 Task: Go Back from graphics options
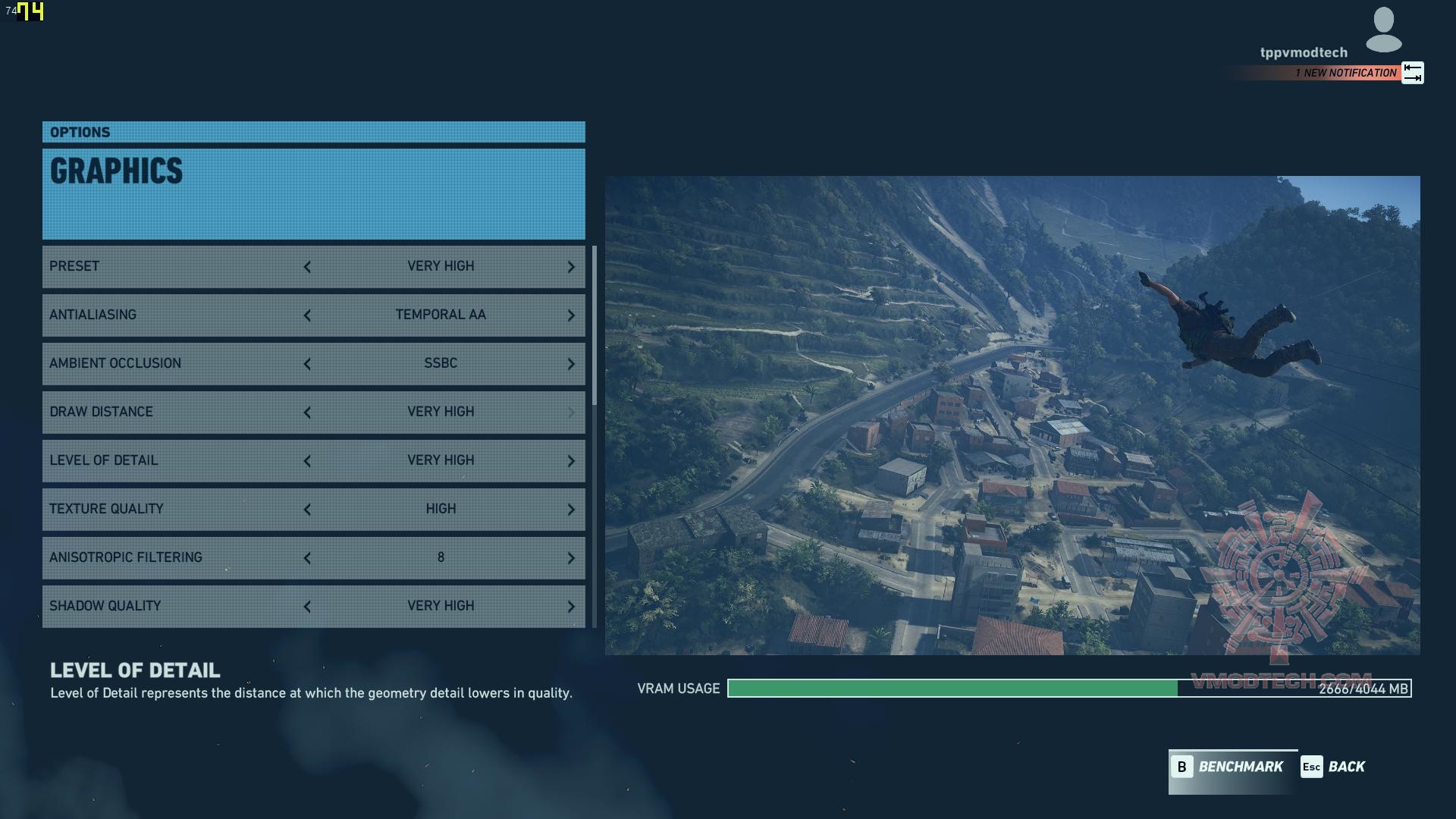1333,767
